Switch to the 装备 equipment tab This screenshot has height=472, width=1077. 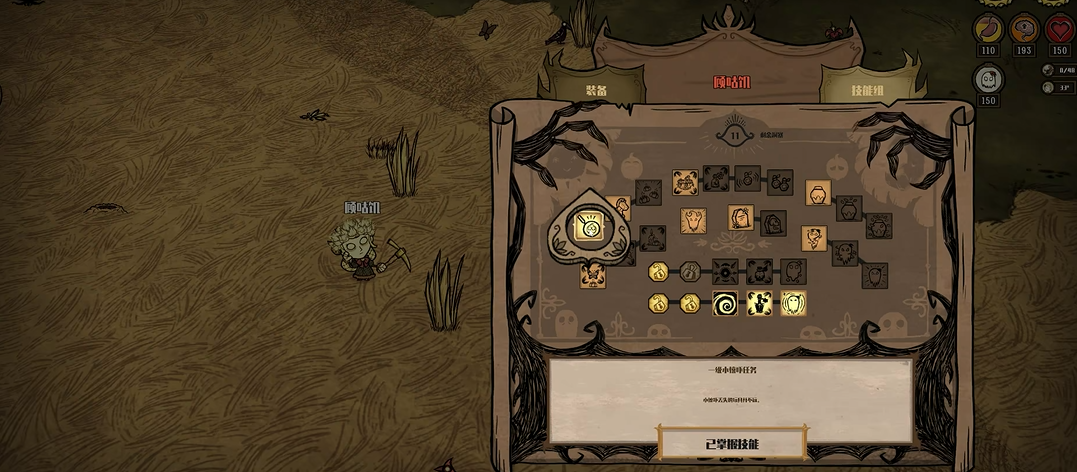596,90
